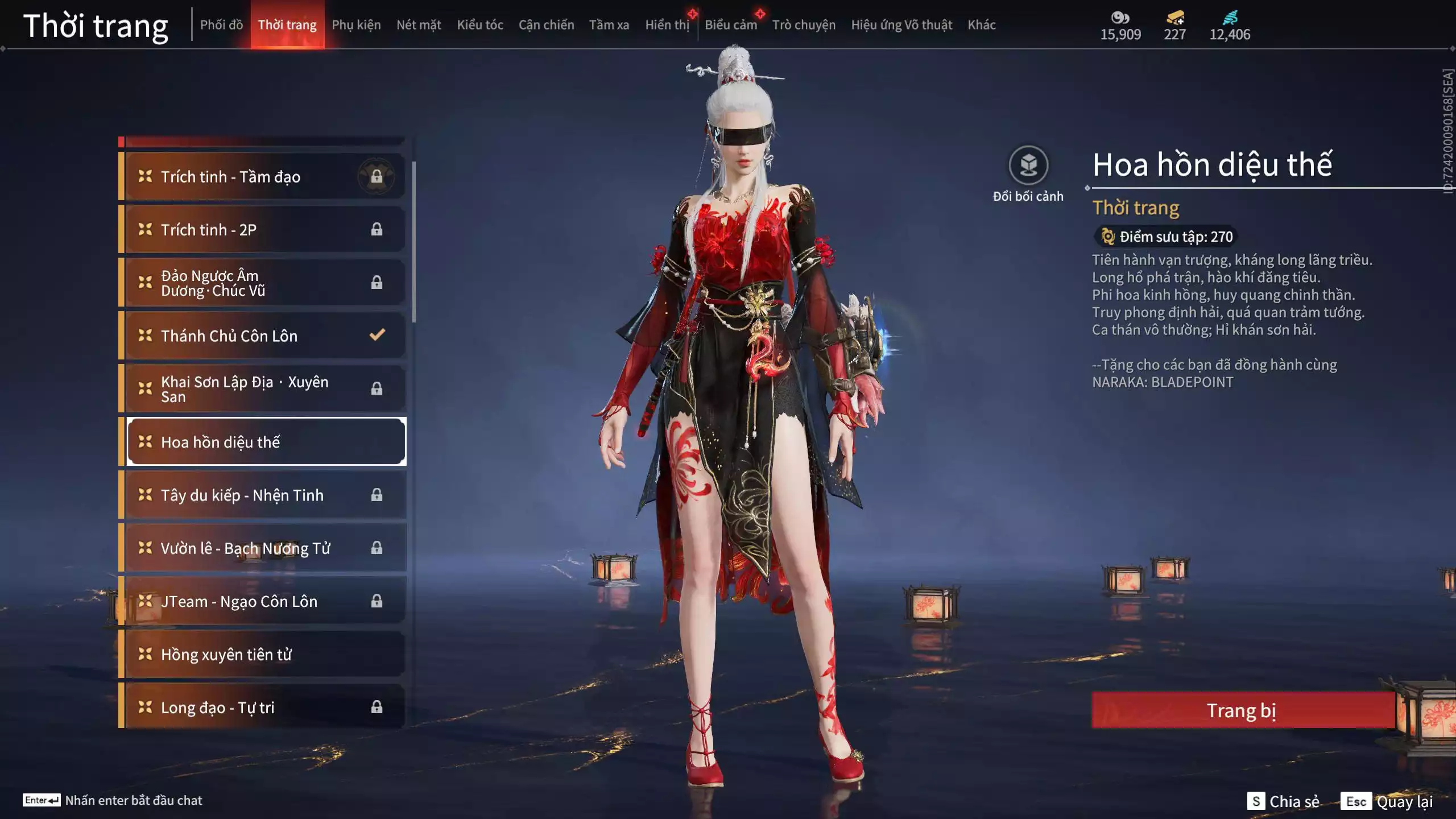The width and height of the screenshot is (1456, 819).
Task: Click the Chia sẻ share button
Action: coord(1283,801)
